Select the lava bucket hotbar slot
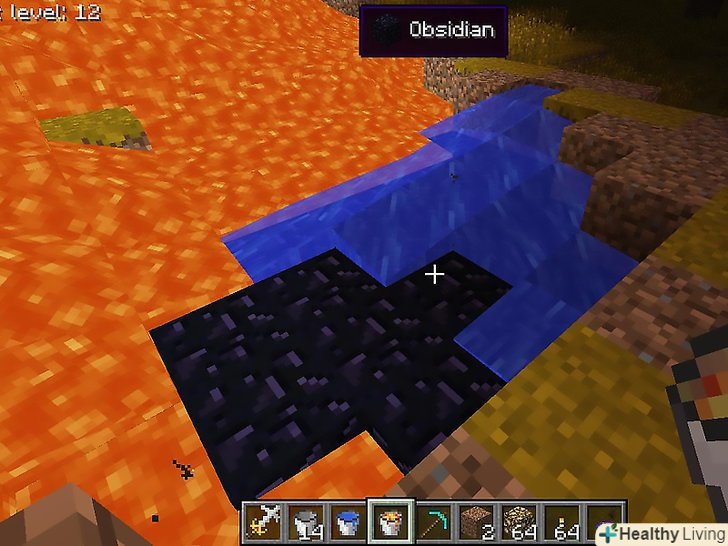The image size is (728, 546). [x=388, y=521]
